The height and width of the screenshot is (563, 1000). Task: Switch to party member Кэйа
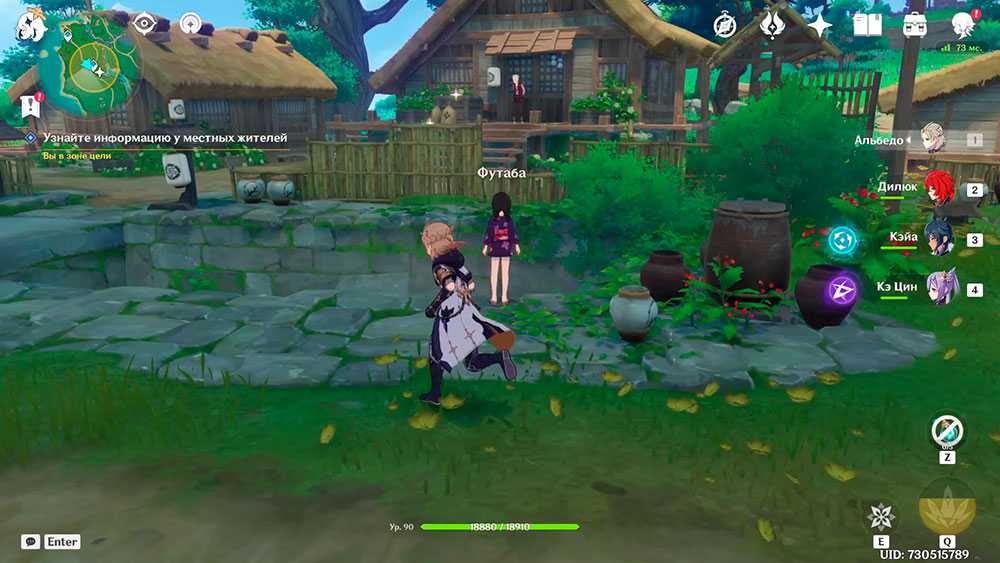pyautogui.click(x=938, y=238)
